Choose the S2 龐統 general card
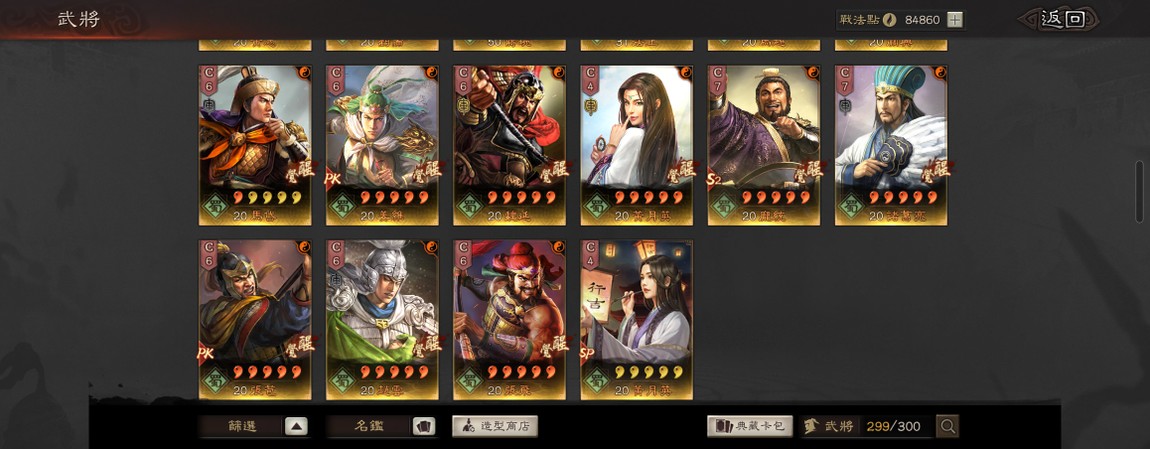The height and width of the screenshot is (449, 1150). point(763,145)
